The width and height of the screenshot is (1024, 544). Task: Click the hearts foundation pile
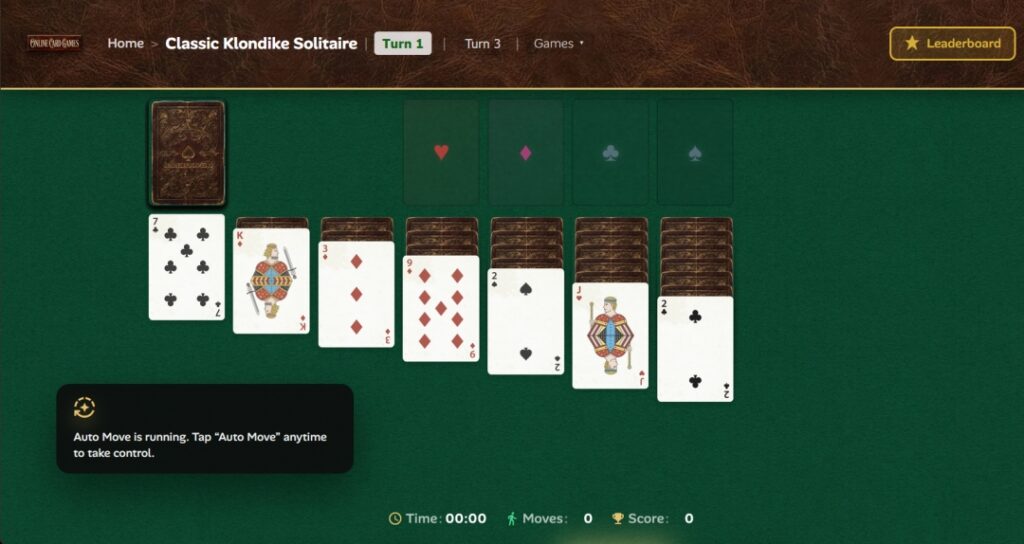point(441,153)
